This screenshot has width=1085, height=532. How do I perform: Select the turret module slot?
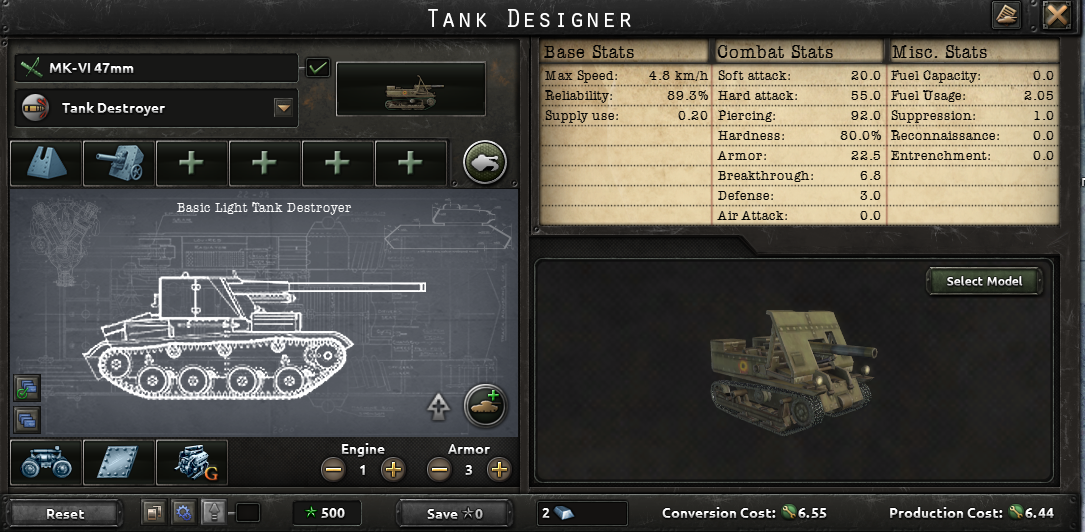(x=46, y=163)
